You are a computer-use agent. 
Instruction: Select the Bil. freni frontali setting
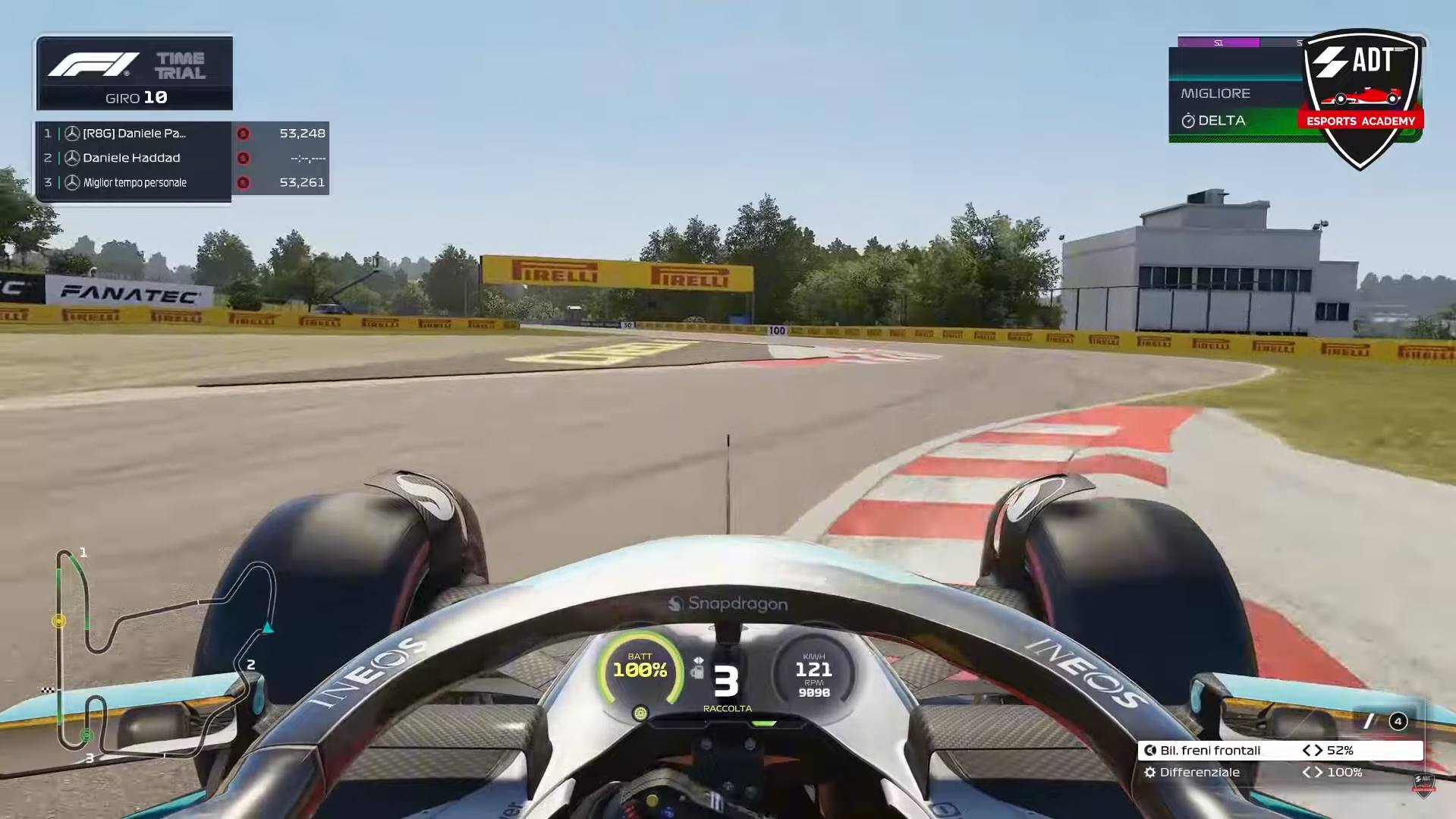[x=1210, y=751]
